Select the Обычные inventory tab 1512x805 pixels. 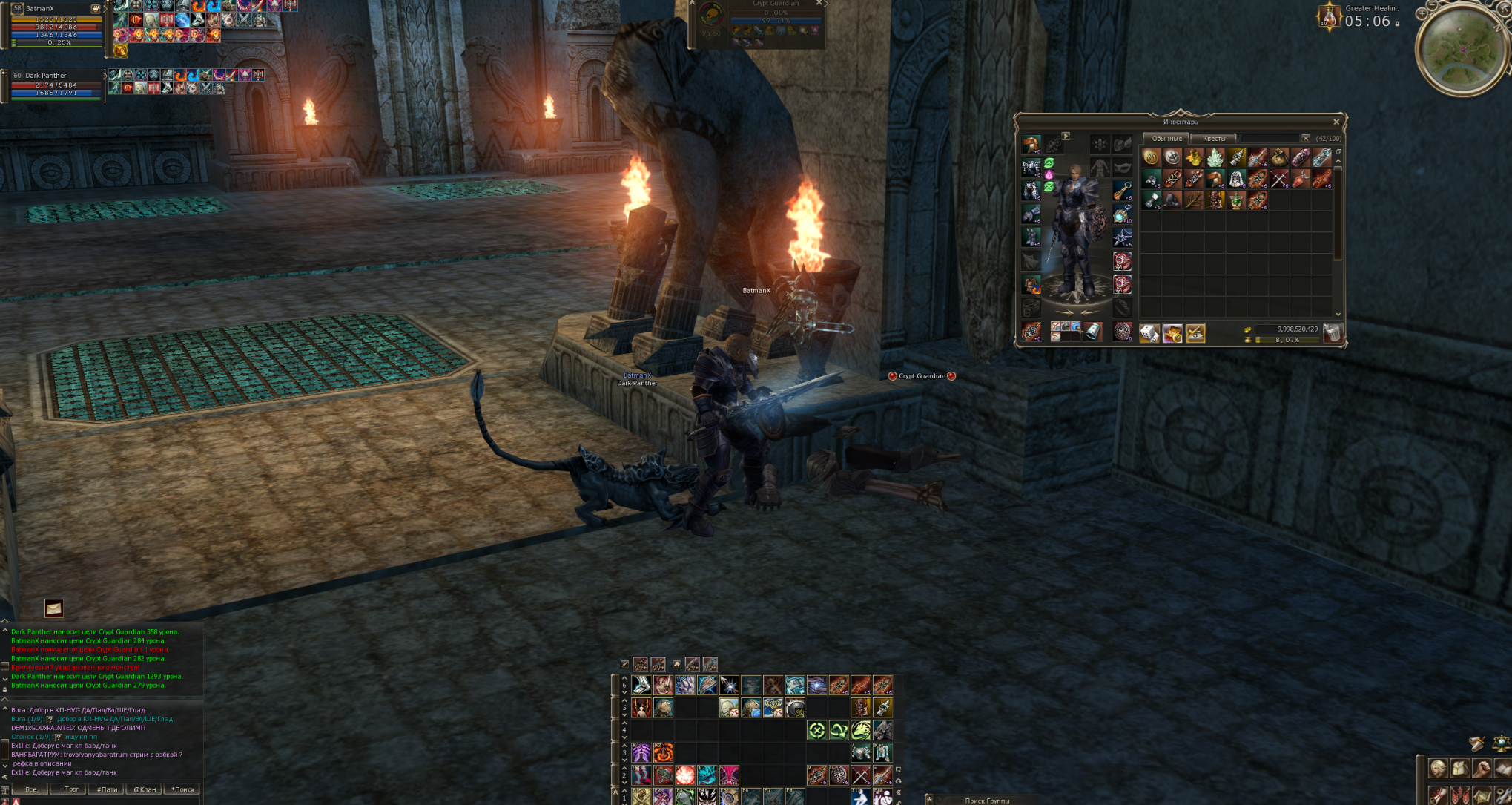(x=1166, y=139)
